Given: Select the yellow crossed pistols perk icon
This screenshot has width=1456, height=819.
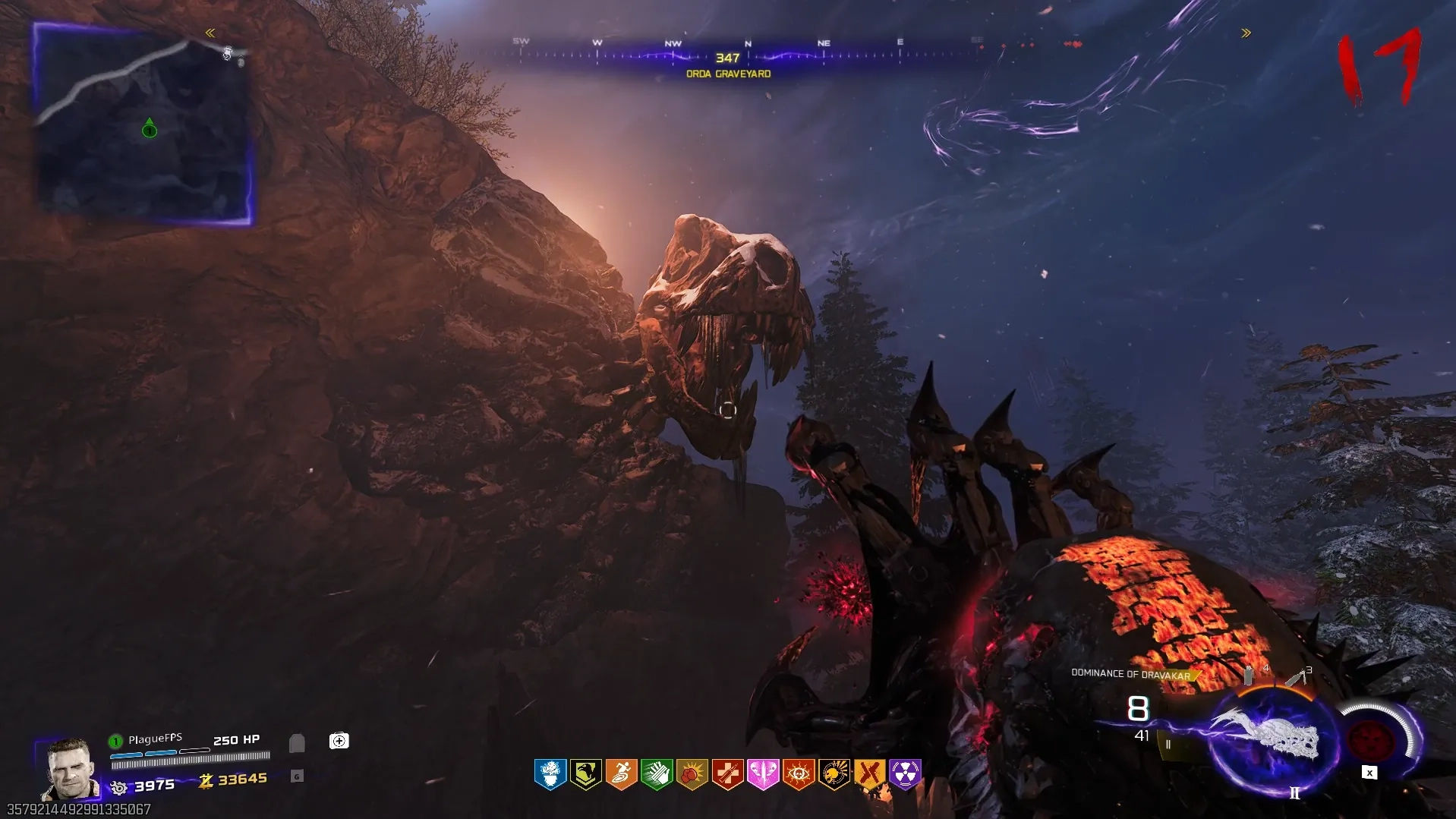Looking at the screenshot, I should click(869, 774).
